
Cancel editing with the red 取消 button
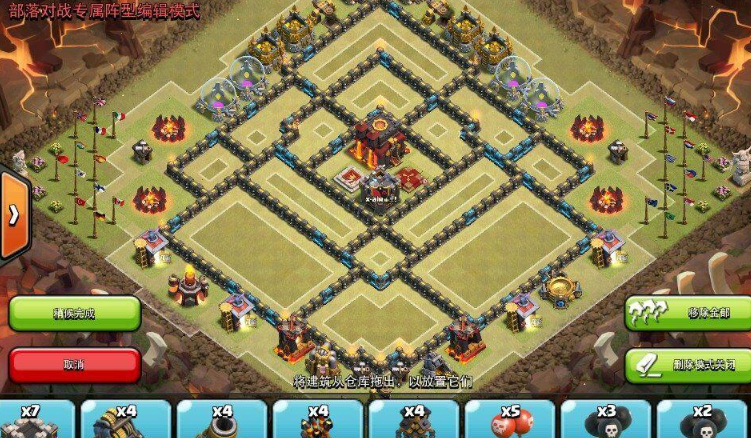click(x=74, y=364)
